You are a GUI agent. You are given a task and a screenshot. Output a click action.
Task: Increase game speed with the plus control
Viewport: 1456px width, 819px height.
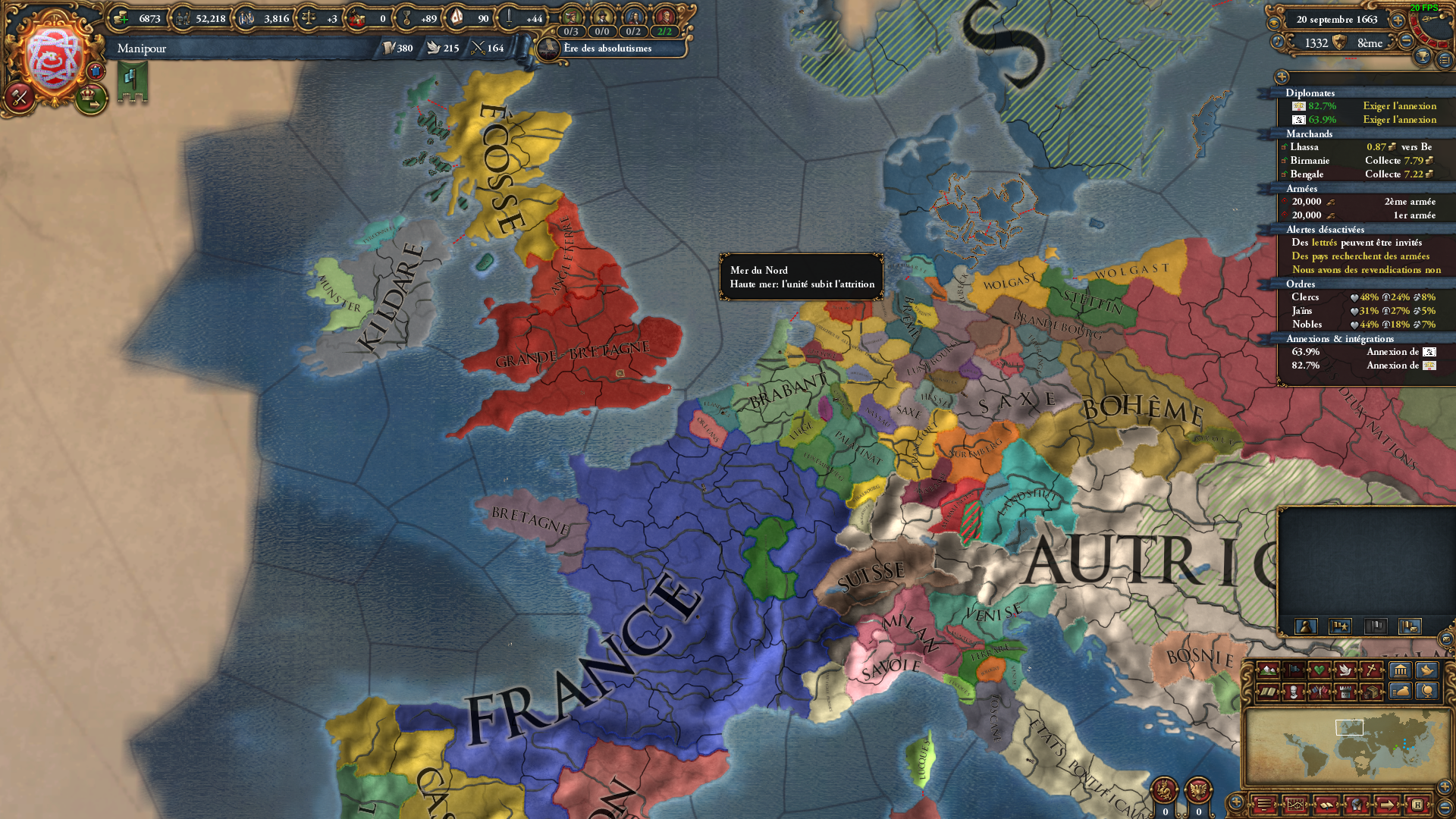[x=1398, y=21]
